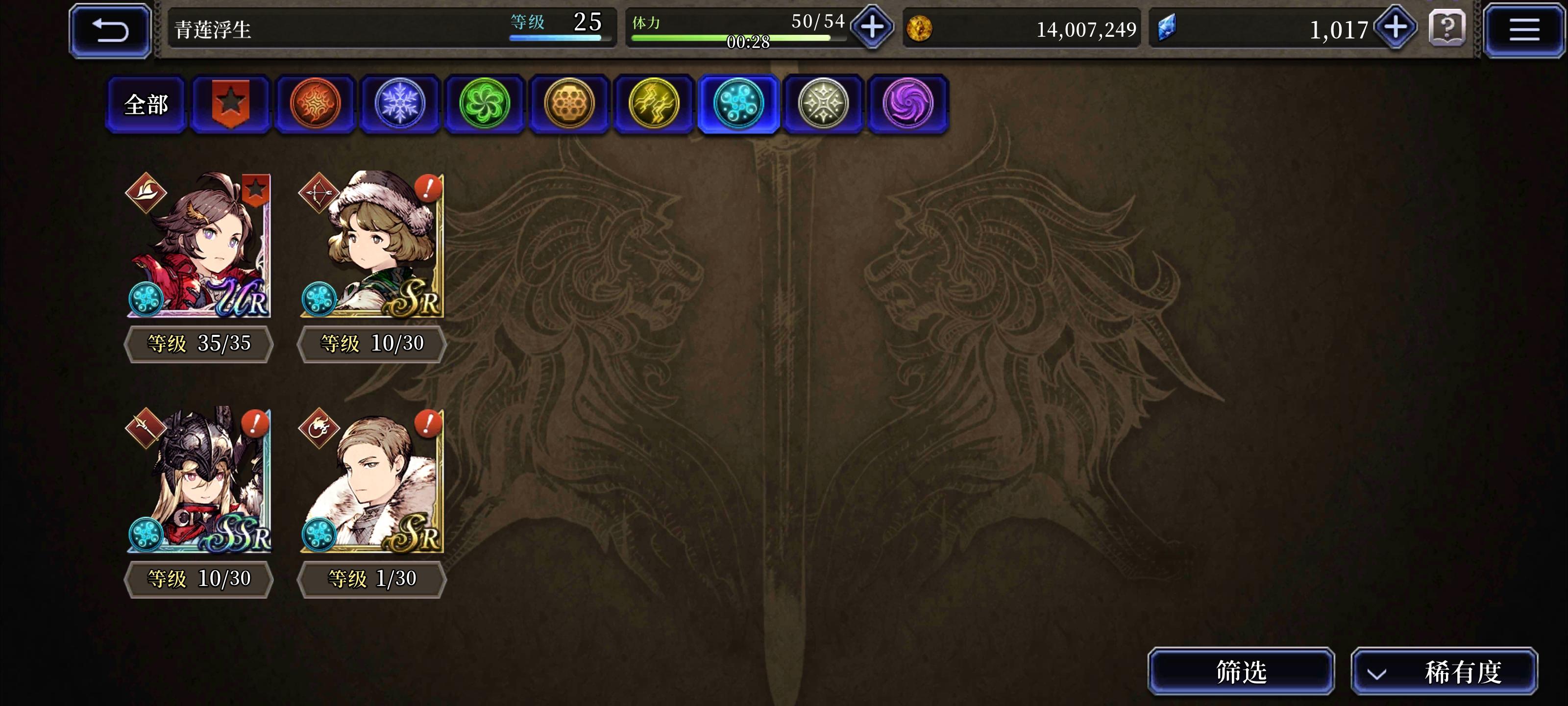Open the 筛选 filter panel
This screenshot has width=1568, height=706.
coord(1241,673)
